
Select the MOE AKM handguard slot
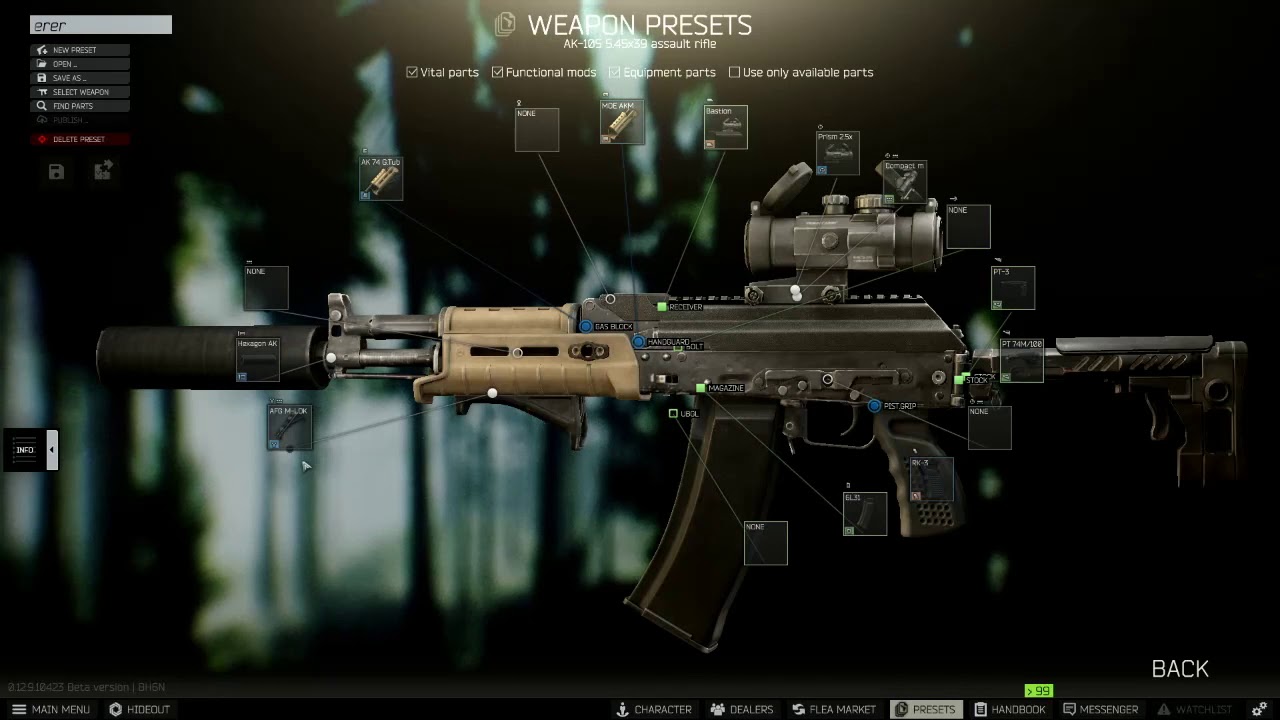click(622, 122)
